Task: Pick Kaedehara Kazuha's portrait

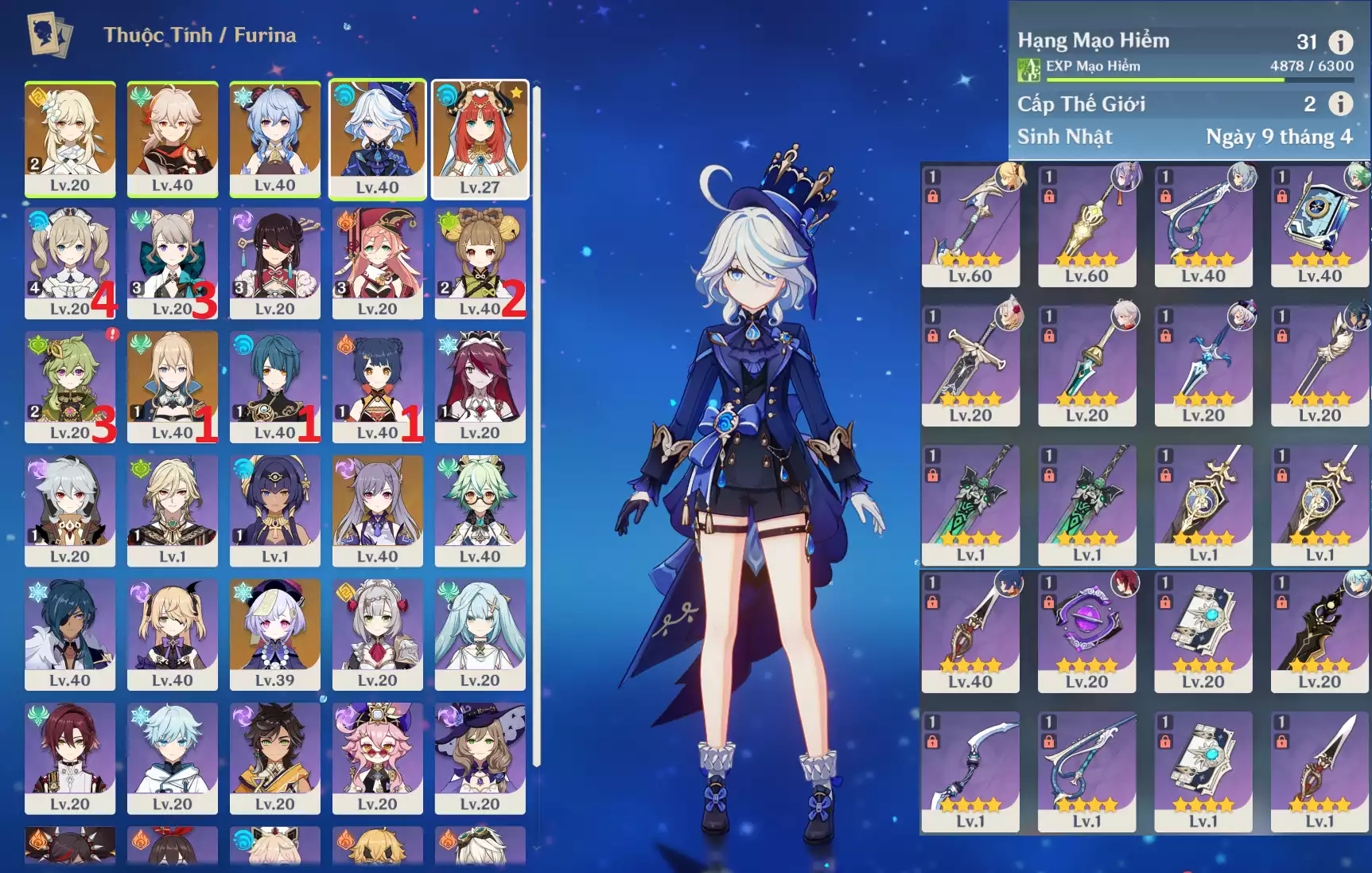Action: [x=172, y=138]
